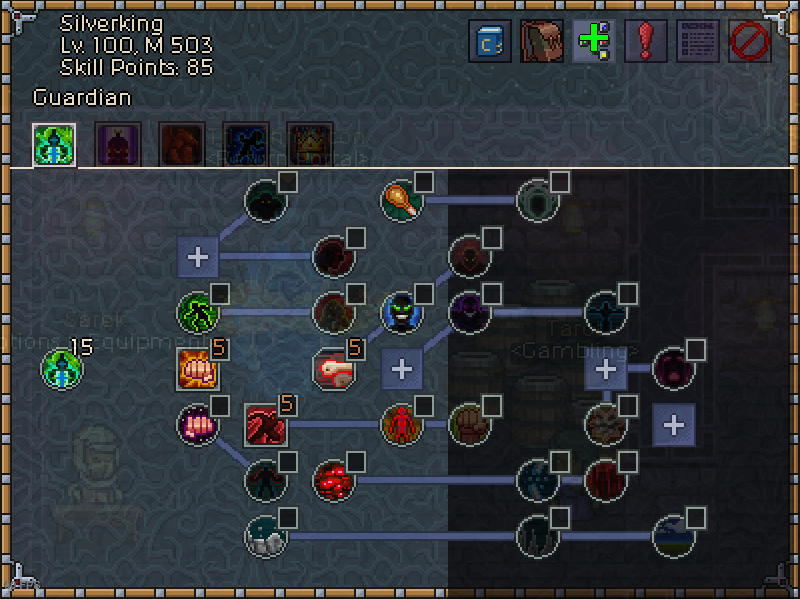Open the blue spellbook icon
Screen dimensions: 800x599
490,42
